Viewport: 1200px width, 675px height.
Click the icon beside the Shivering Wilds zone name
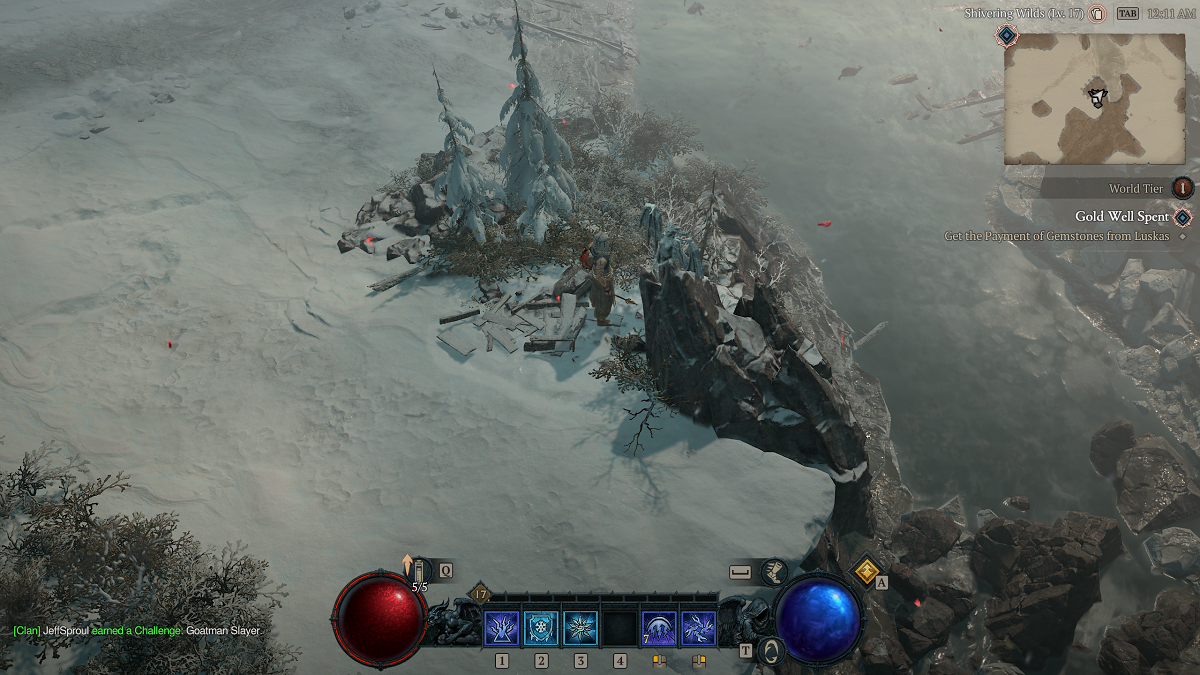[1096, 14]
